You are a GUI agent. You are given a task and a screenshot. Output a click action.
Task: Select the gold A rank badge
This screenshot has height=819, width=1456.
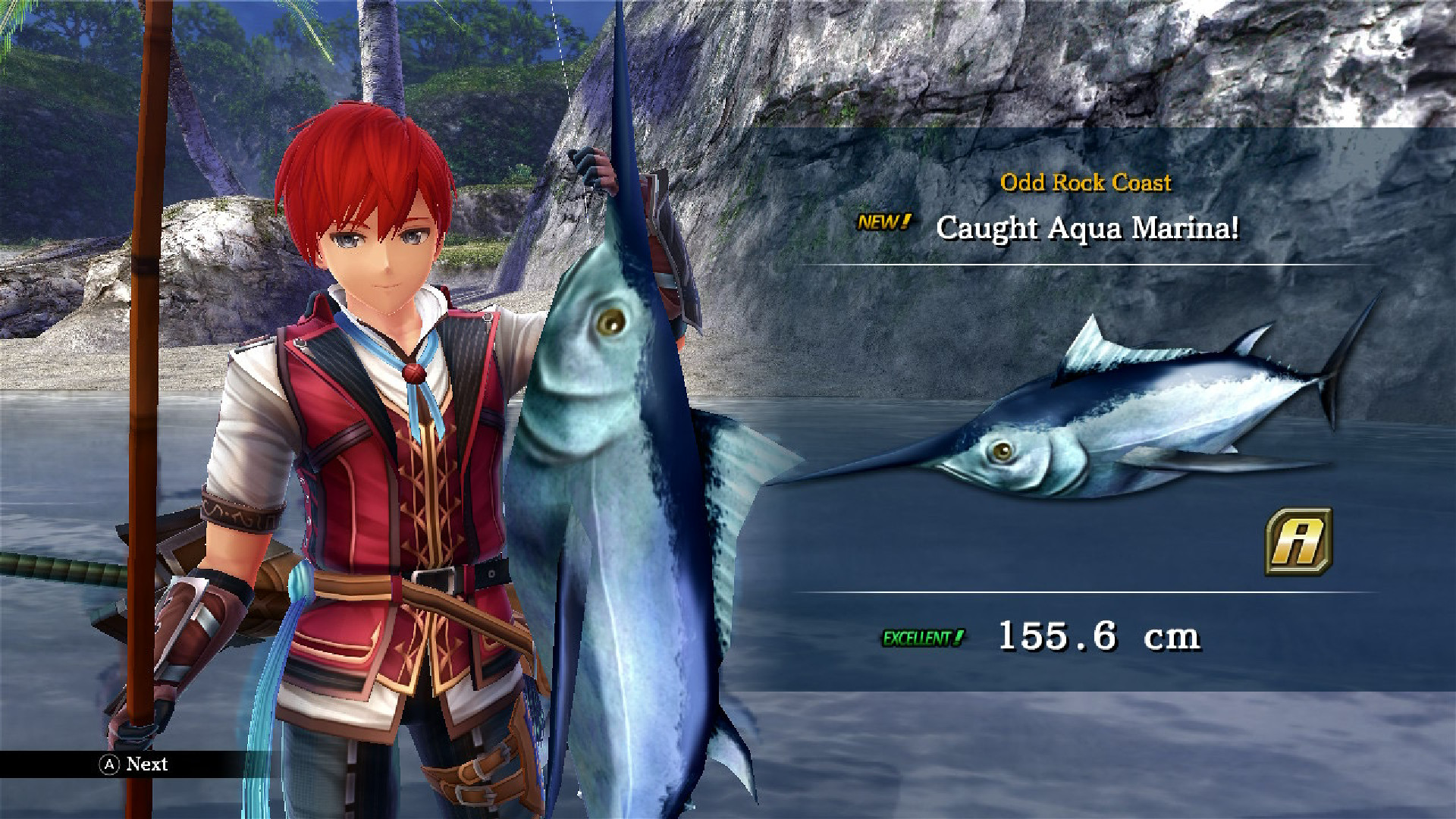coord(1298,541)
